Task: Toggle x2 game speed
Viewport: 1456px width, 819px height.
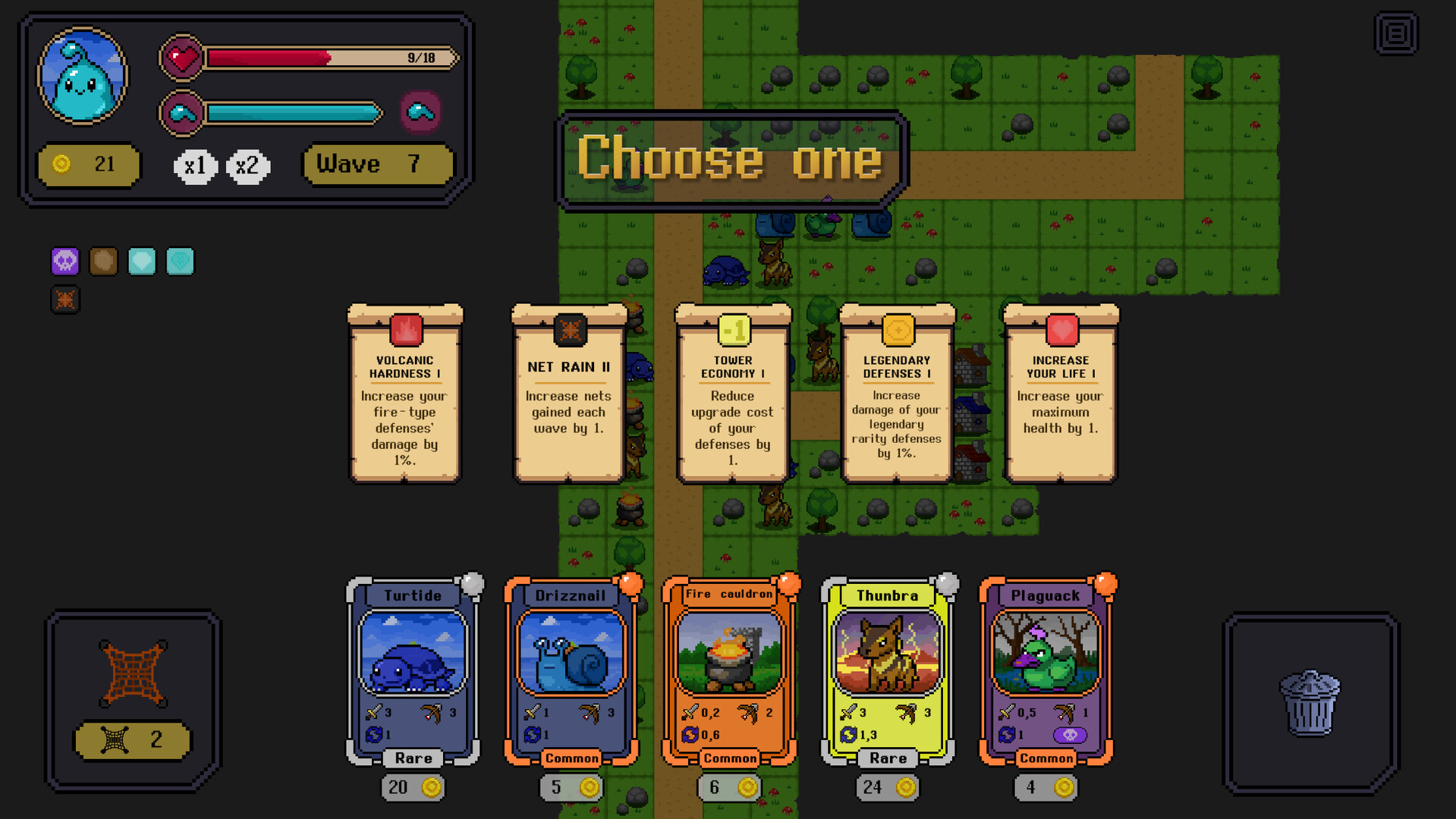Action: (247, 165)
